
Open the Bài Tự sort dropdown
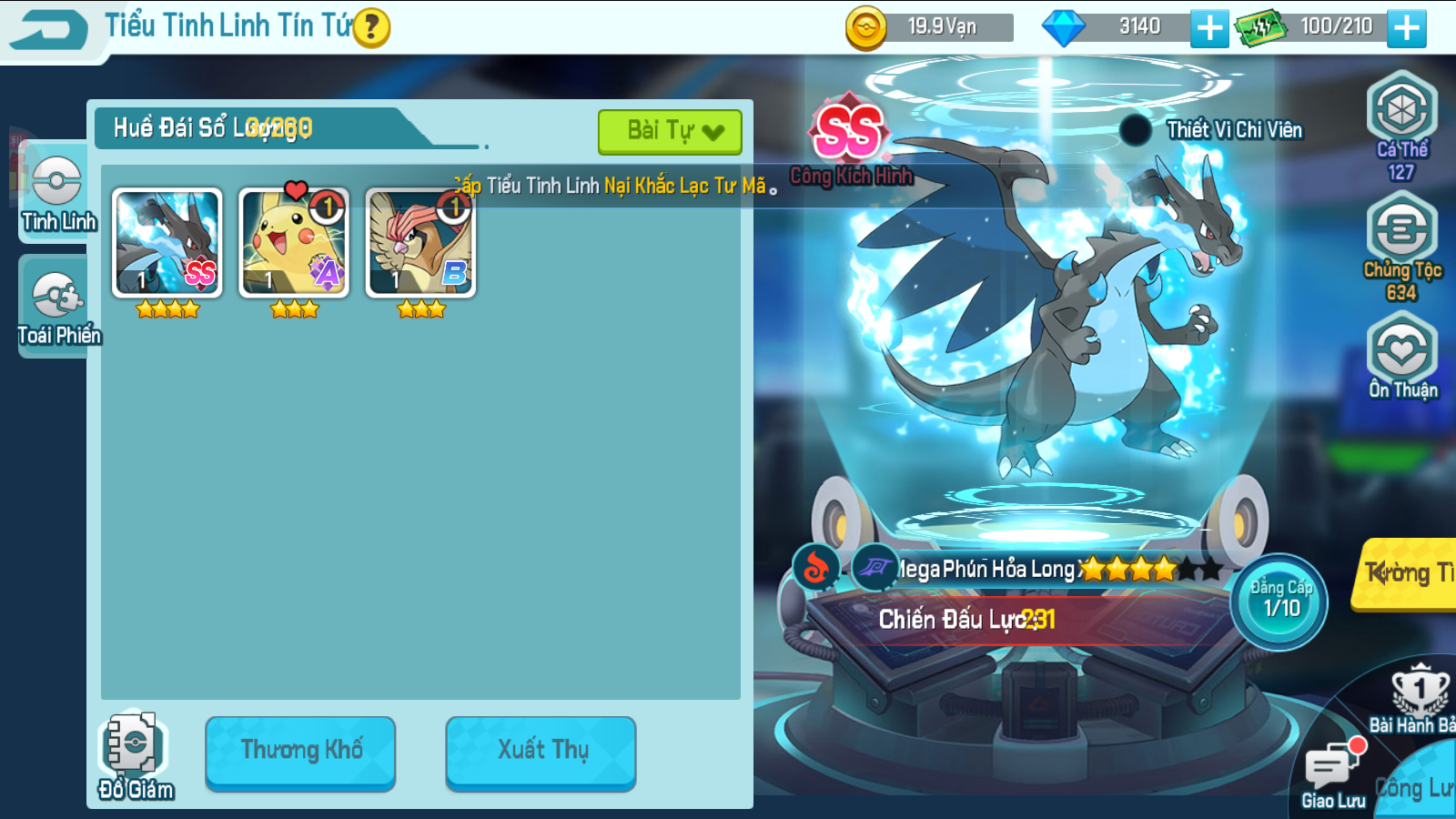(669, 130)
